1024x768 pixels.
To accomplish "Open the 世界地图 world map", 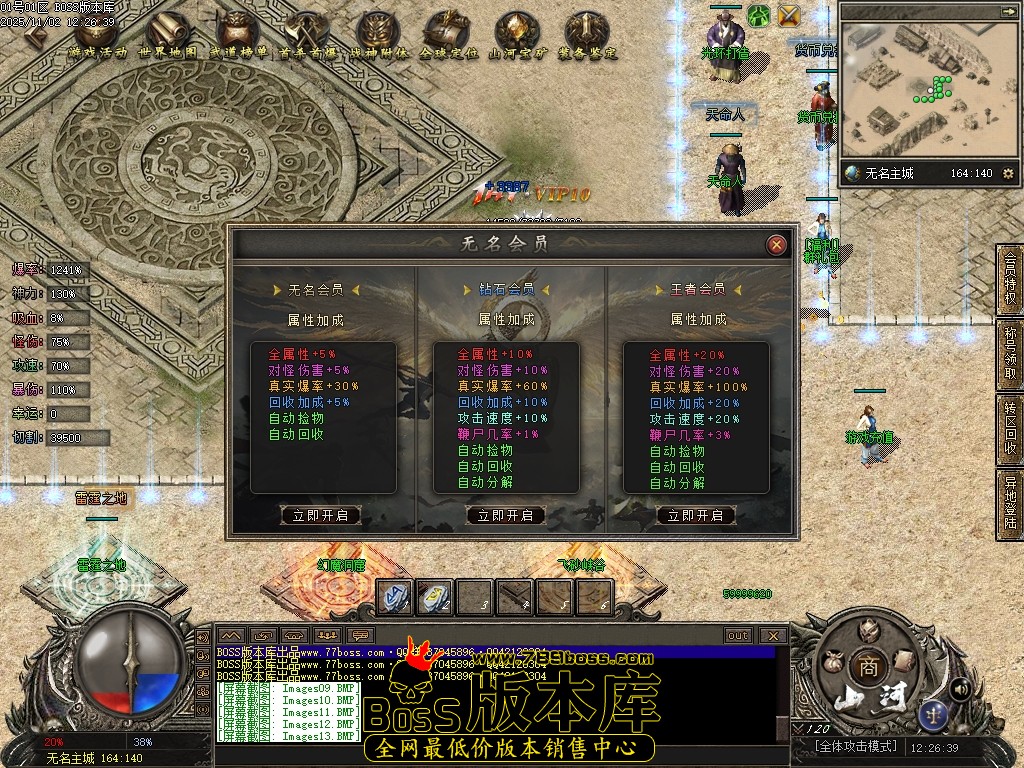I will click(x=168, y=36).
